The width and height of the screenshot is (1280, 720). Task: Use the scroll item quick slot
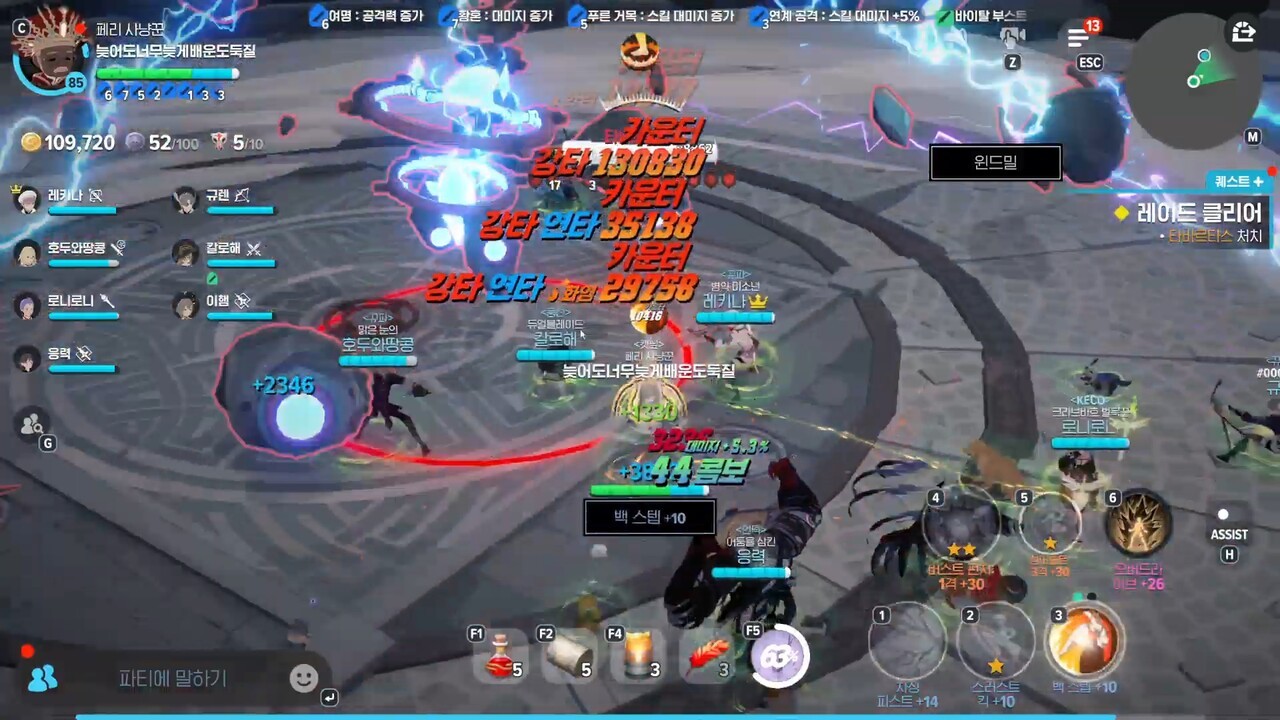click(570, 656)
